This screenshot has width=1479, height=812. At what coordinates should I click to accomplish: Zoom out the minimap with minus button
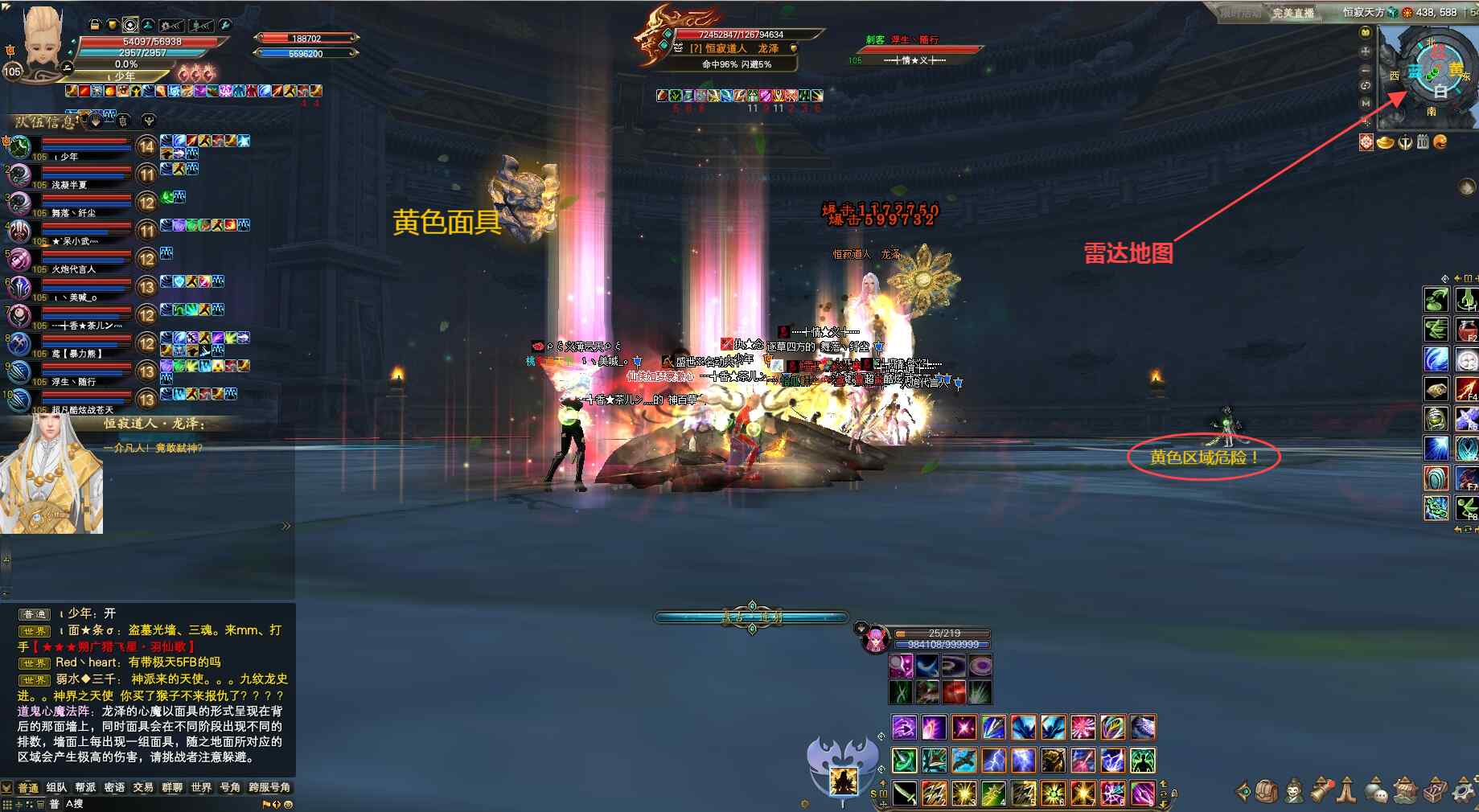click(1365, 69)
